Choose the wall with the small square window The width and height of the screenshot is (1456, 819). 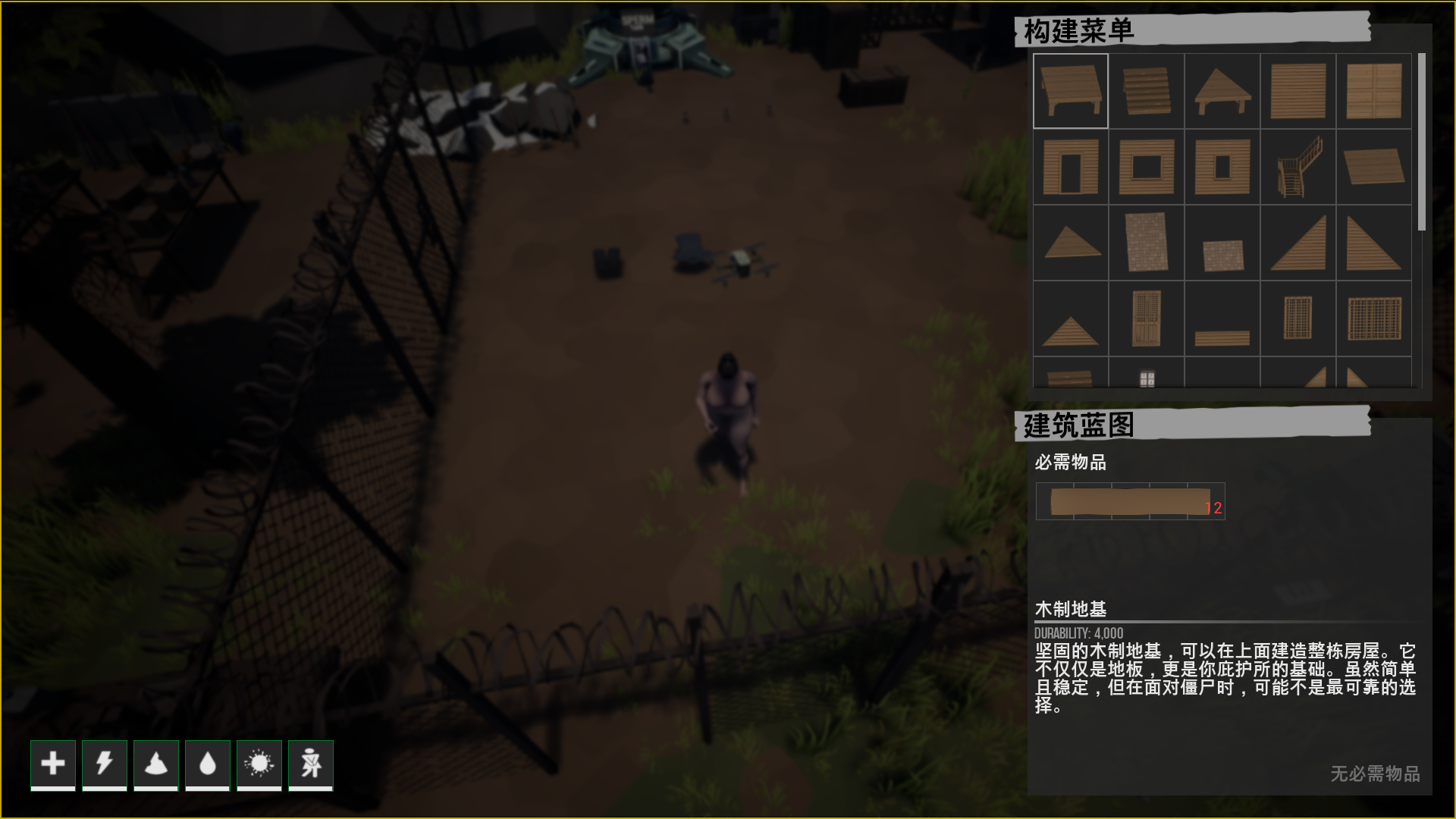tap(1222, 167)
